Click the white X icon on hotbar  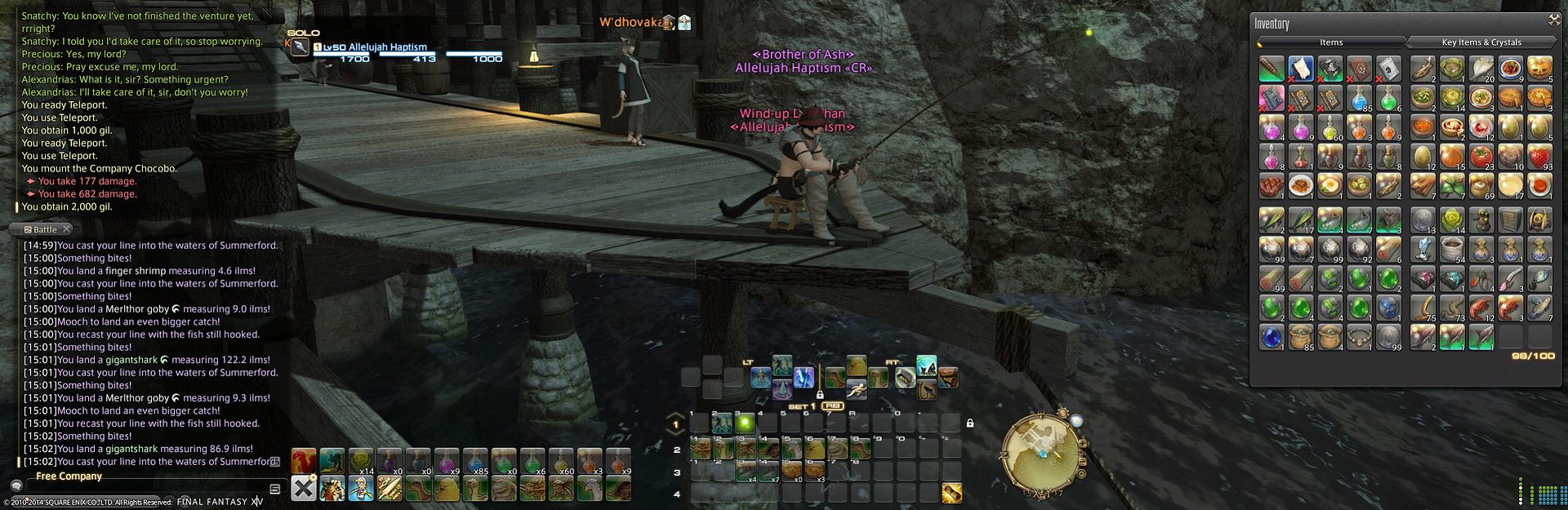tap(304, 489)
